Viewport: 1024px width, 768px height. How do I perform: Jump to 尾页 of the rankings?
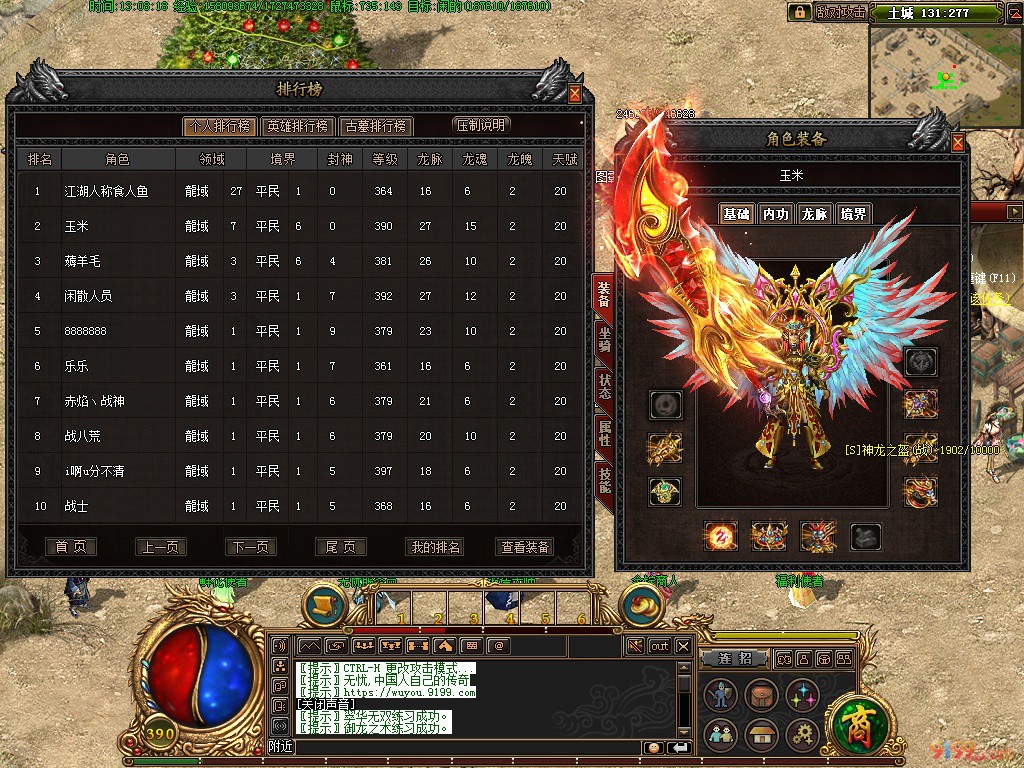point(341,547)
